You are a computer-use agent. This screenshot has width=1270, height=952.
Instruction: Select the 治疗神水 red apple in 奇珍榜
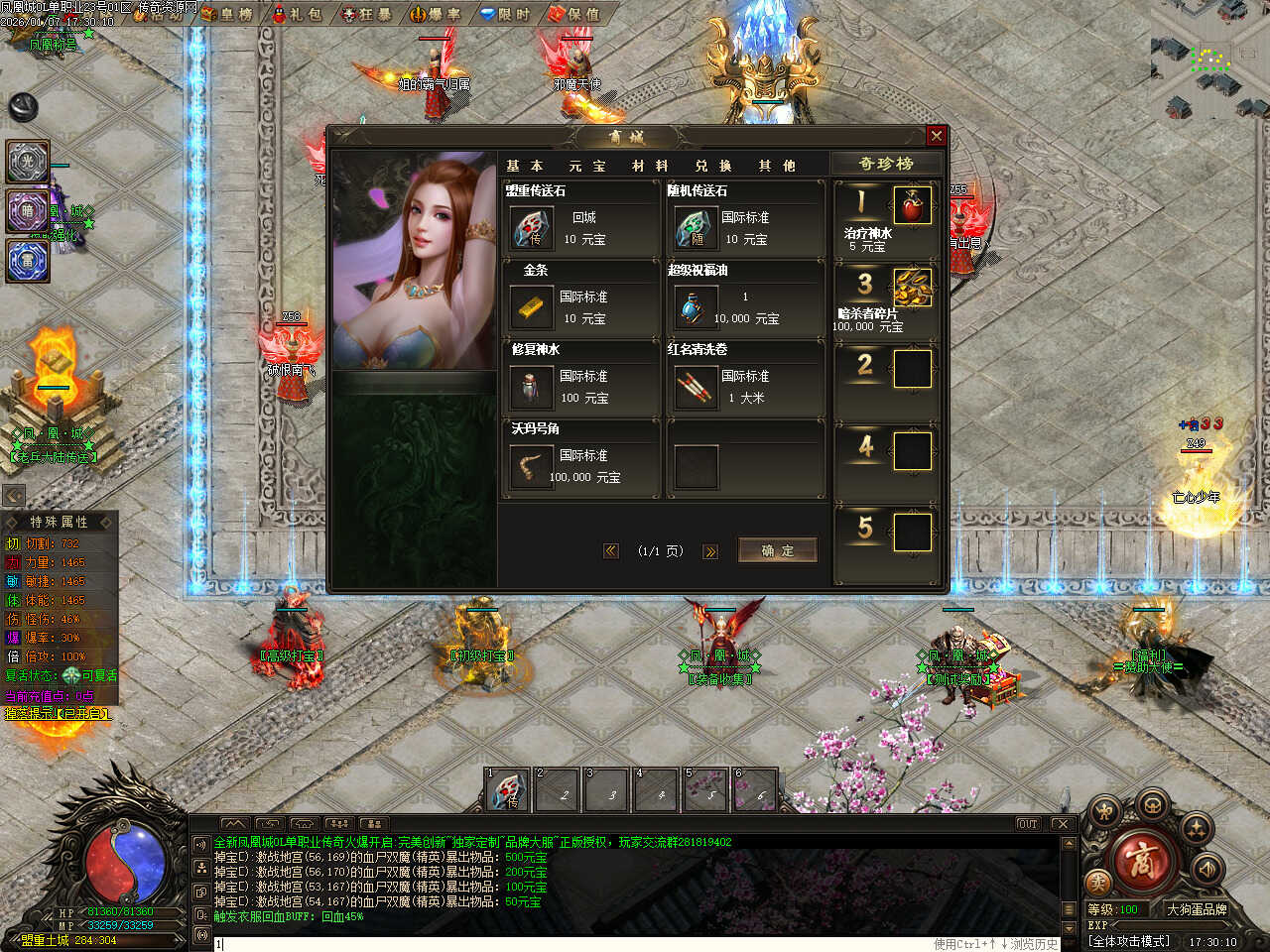click(x=912, y=205)
